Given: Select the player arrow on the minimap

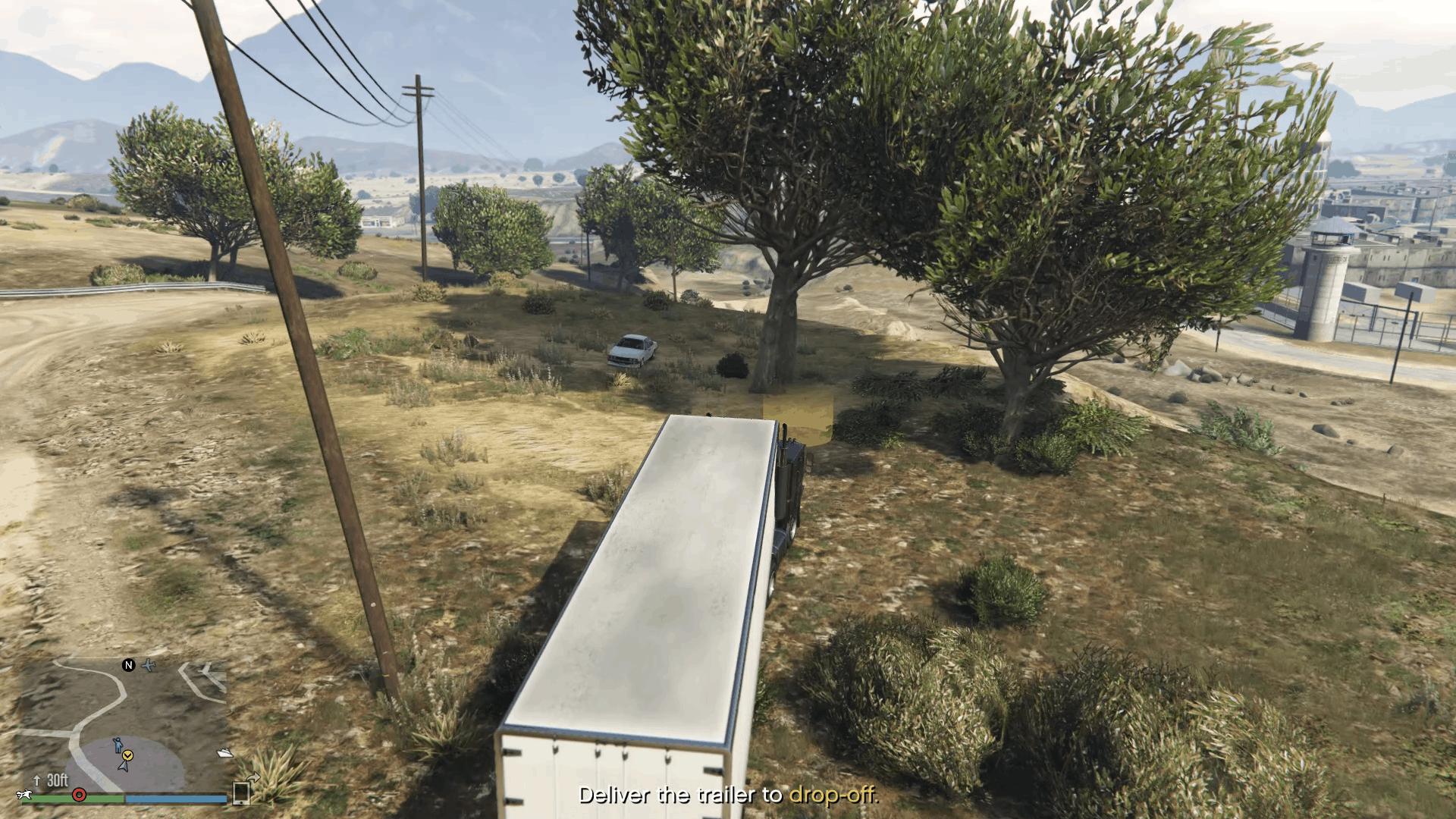Looking at the screenshot, I should (x=123, y=767).
